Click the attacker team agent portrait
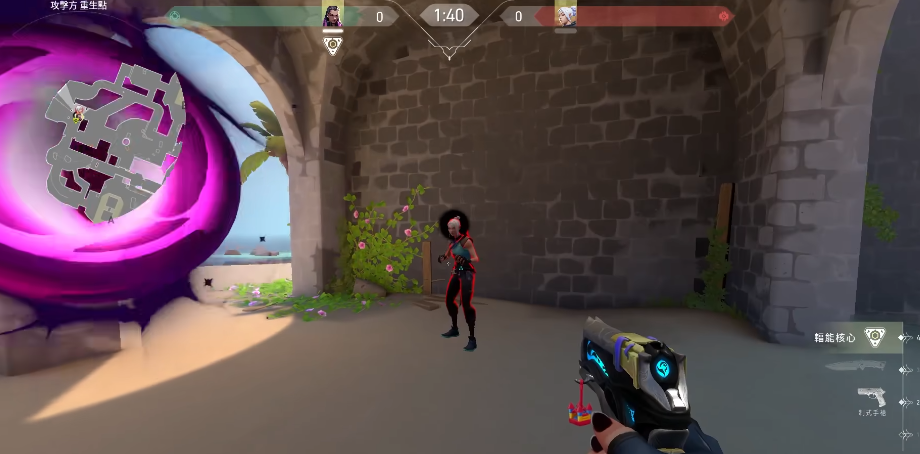The height and width of the screenshot is (454, 920). pos(333,16)
